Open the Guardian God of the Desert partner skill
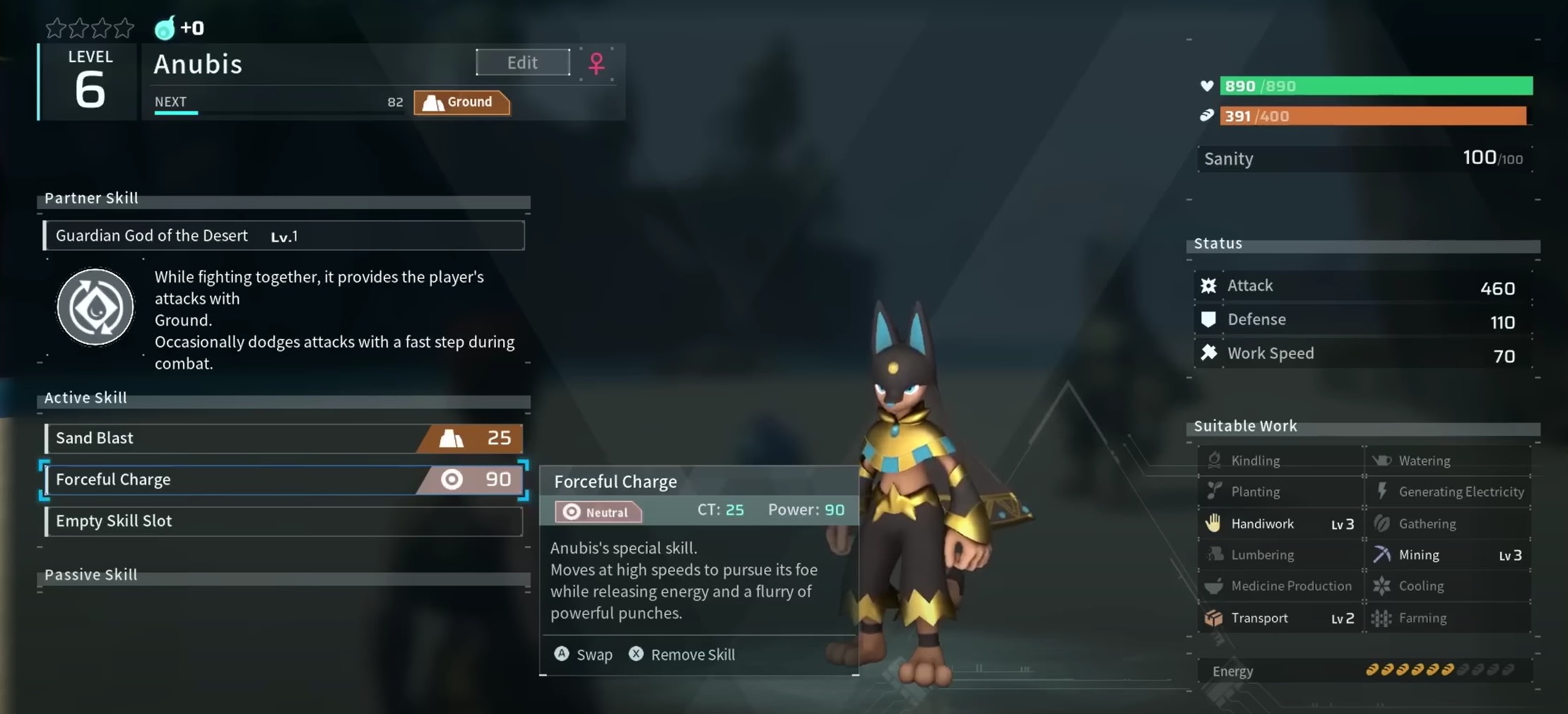 [283, 236]
